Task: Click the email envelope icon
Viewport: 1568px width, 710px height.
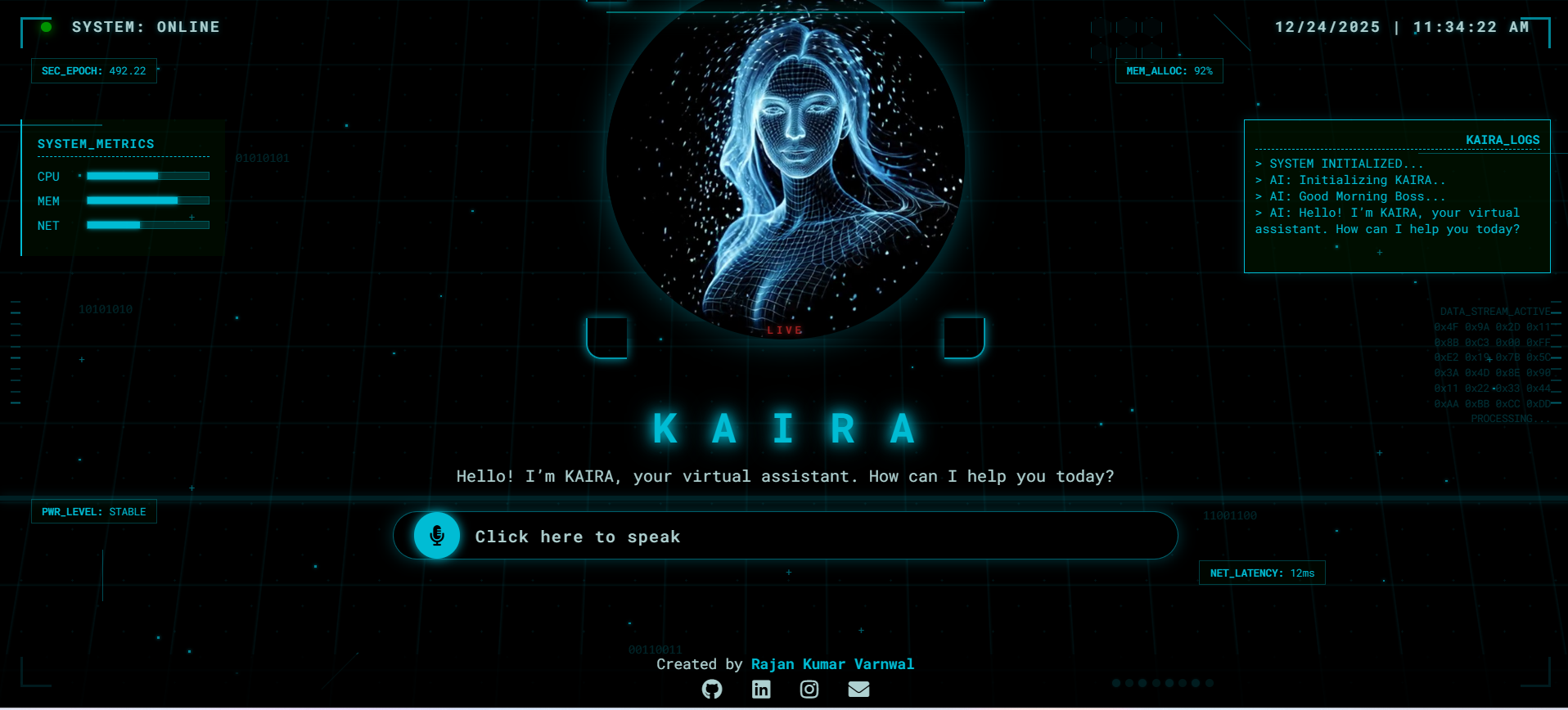Action: 858,690
